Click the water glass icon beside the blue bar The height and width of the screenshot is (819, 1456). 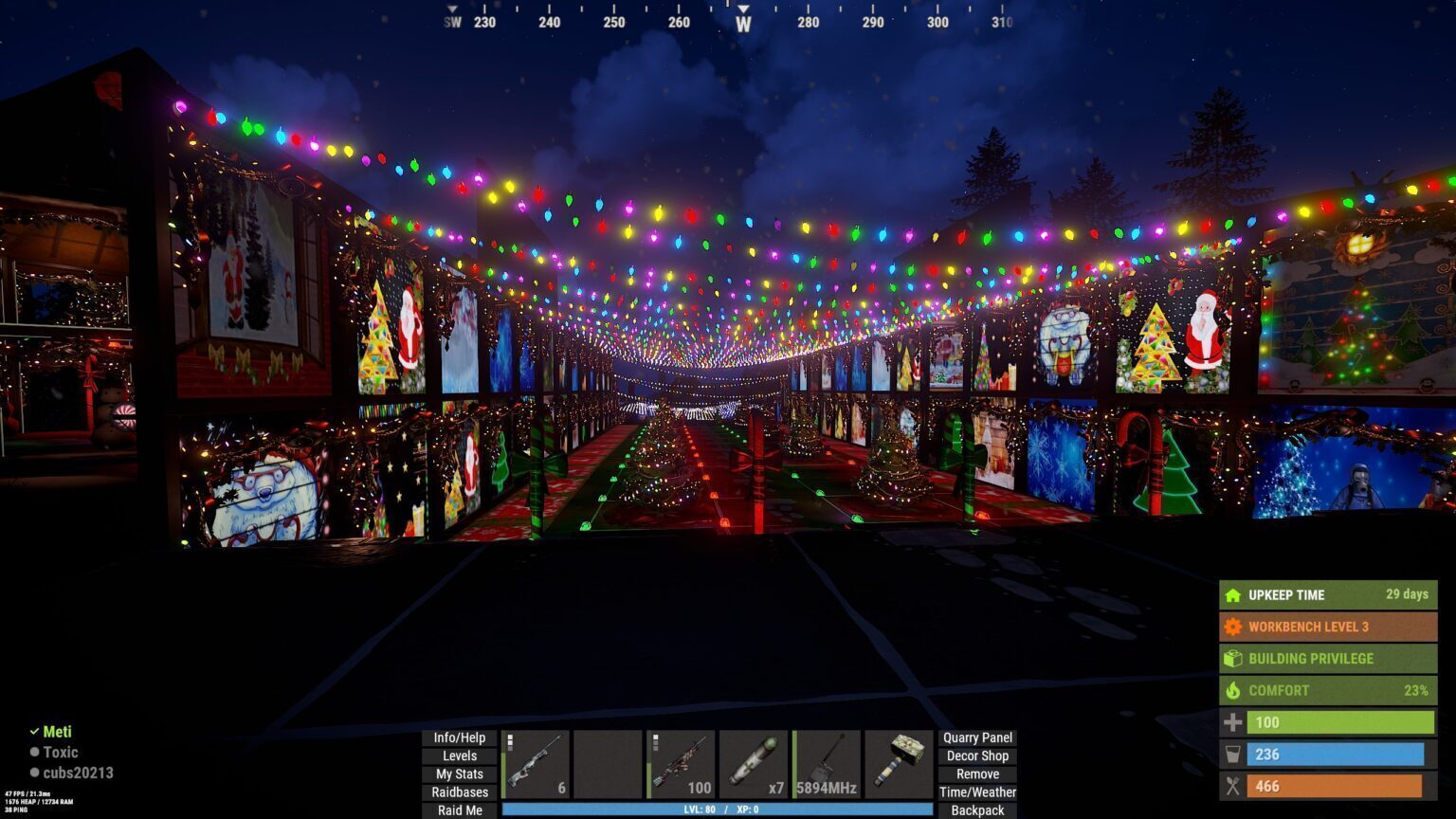[x=1233, y=755]
